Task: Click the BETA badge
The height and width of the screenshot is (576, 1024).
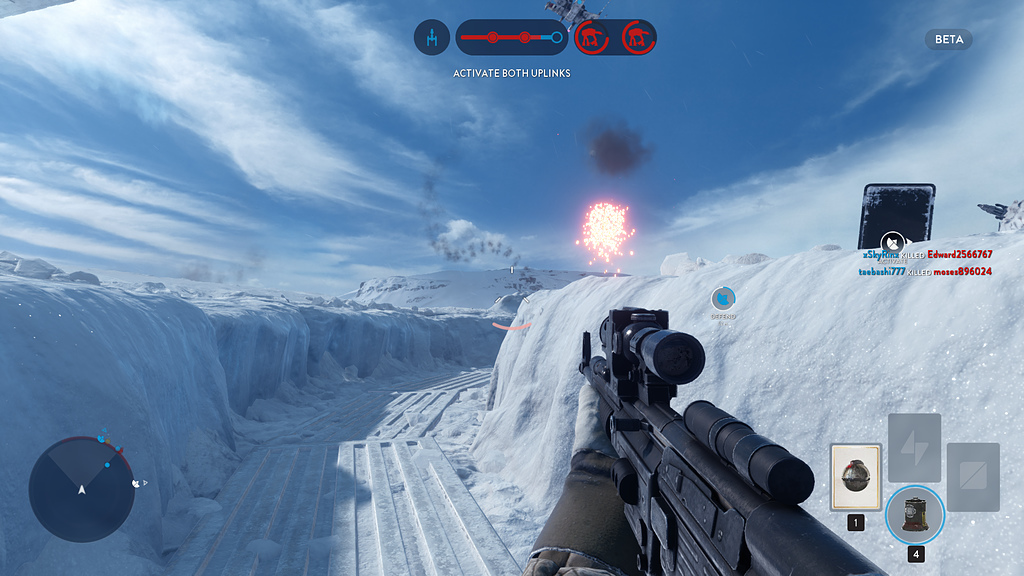Action: pos(948,40)
